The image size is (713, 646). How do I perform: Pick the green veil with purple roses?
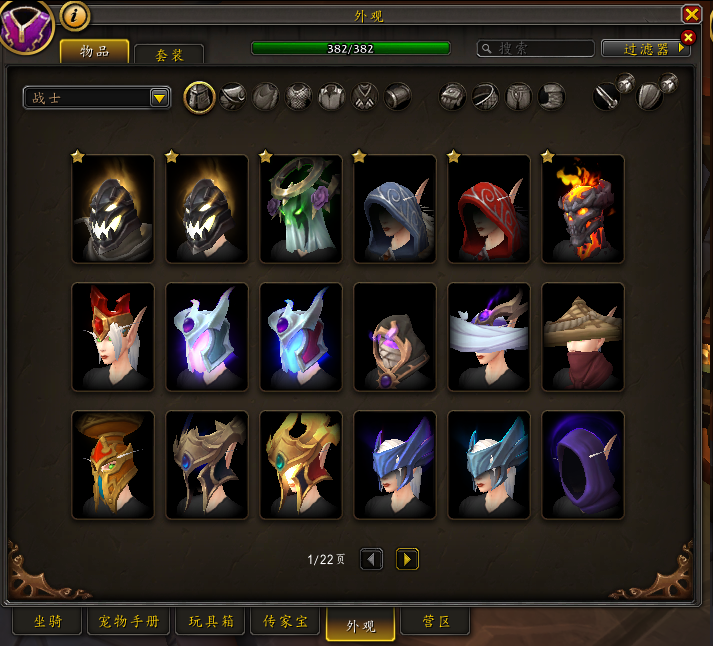(301, 209)
